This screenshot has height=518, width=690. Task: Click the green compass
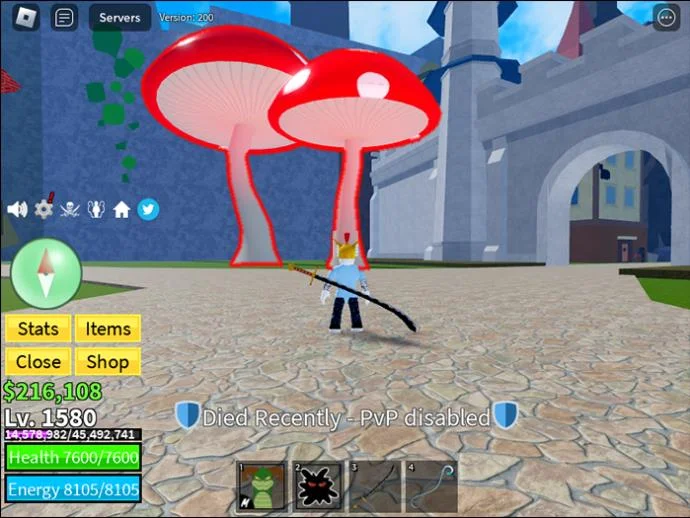pos(46,274)
